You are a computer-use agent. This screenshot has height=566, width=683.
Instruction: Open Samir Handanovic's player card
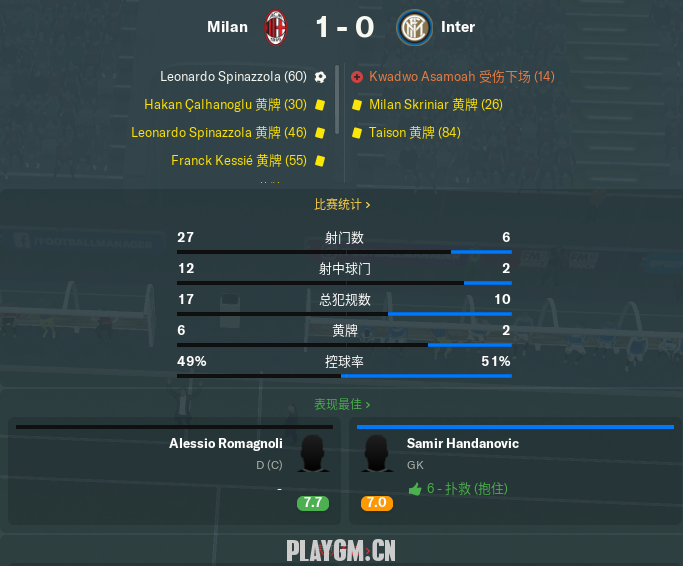coord(462,443)
